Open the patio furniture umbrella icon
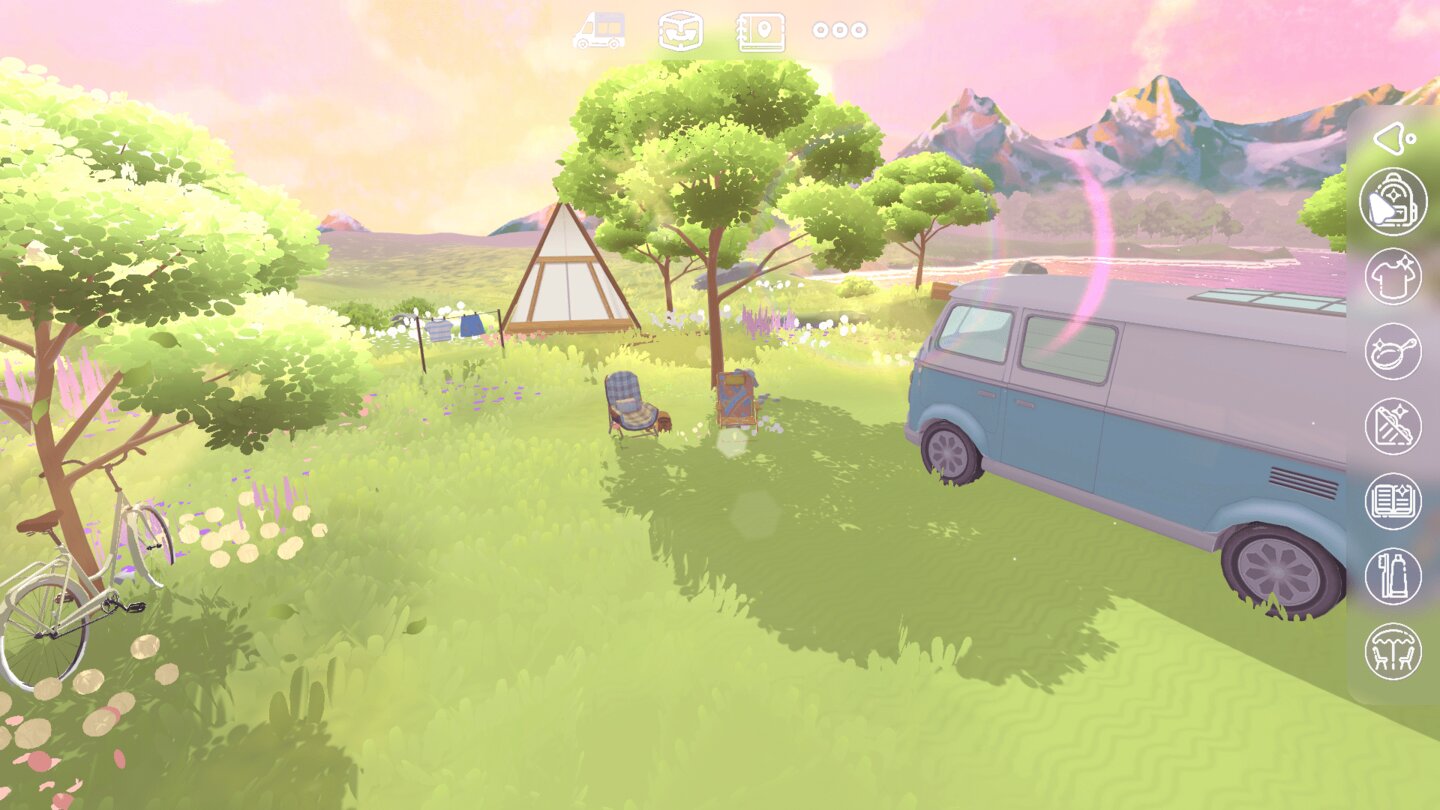 pyautogui.click(x=1393, y=650)
